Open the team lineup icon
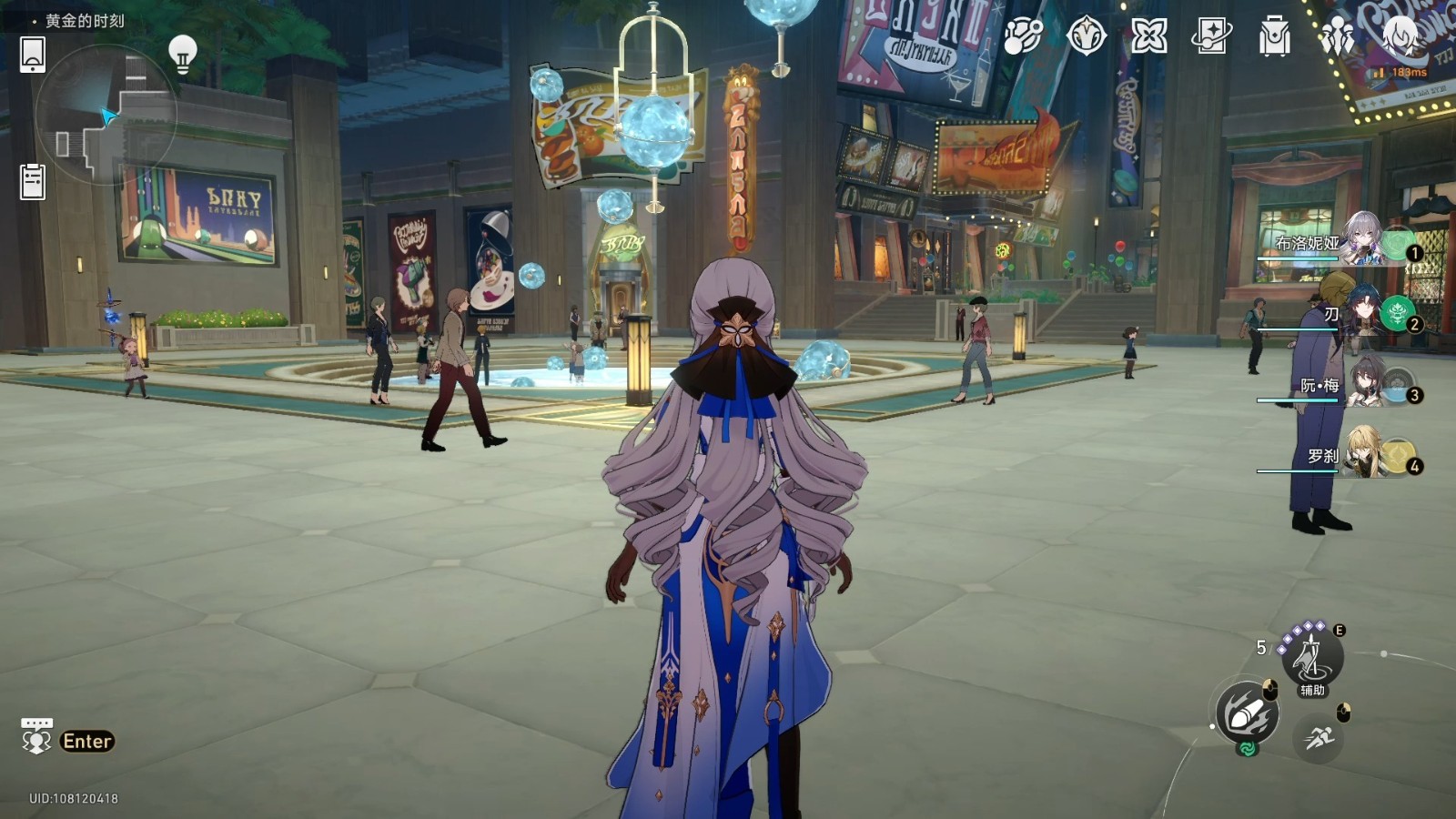The height and width of the screenshot is (819, 1456). (1337, 37)
